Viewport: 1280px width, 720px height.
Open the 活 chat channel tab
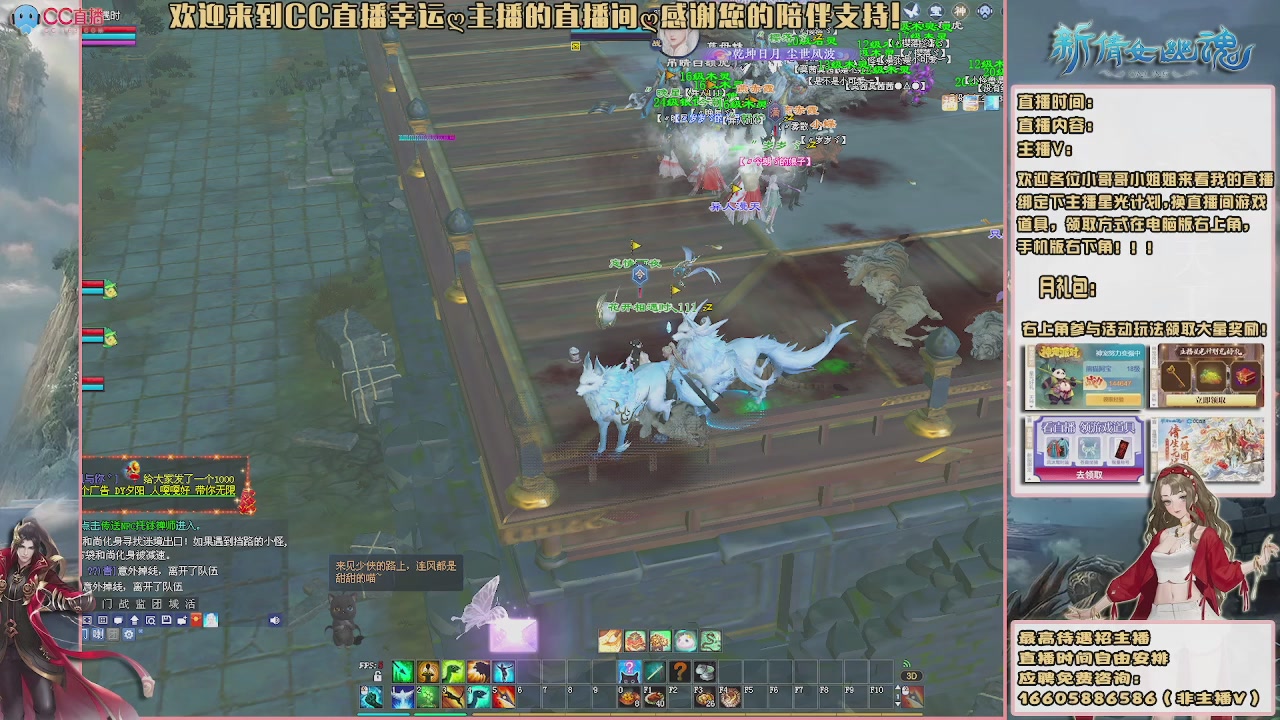[192, 605]
